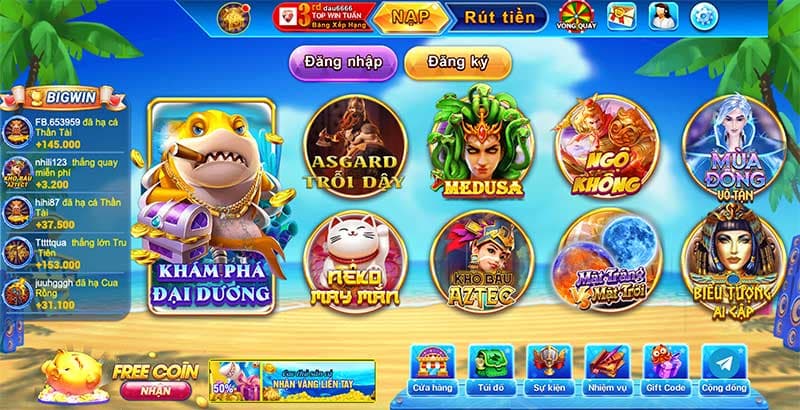Open the Đăng nhập login button
This screenshot has height=410, width=800.
coord(343,62)
